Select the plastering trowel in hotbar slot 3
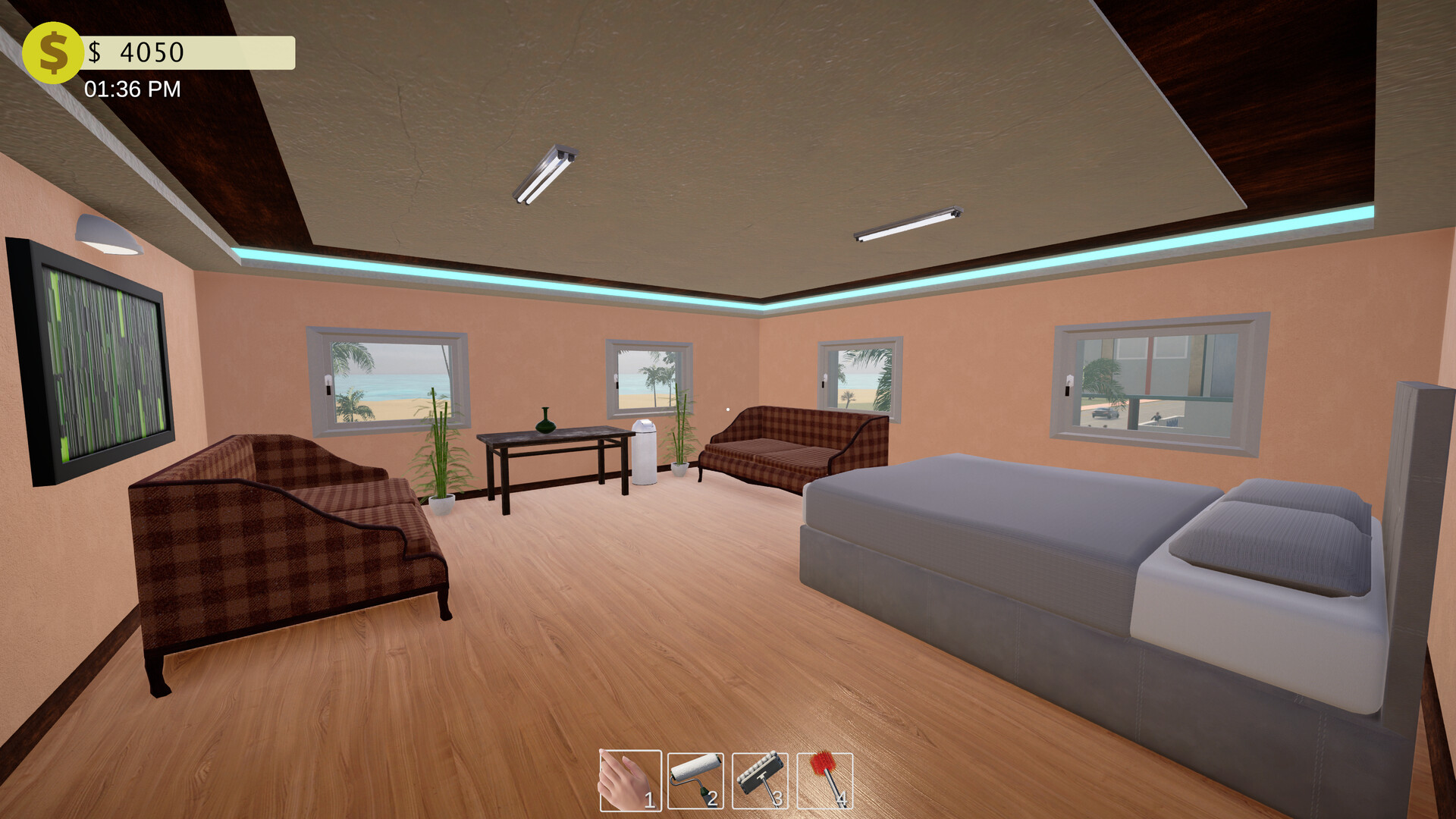Image resolution: width=1456 pixels, height=819 pixels. coord(758,781)
